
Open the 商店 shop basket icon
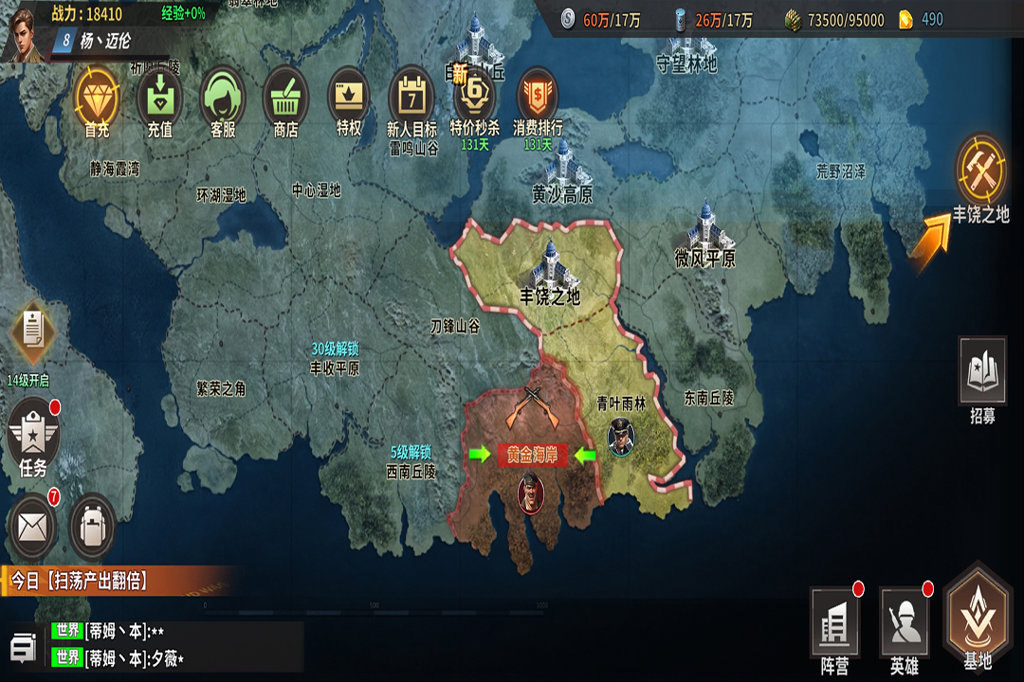coord(286,96)
